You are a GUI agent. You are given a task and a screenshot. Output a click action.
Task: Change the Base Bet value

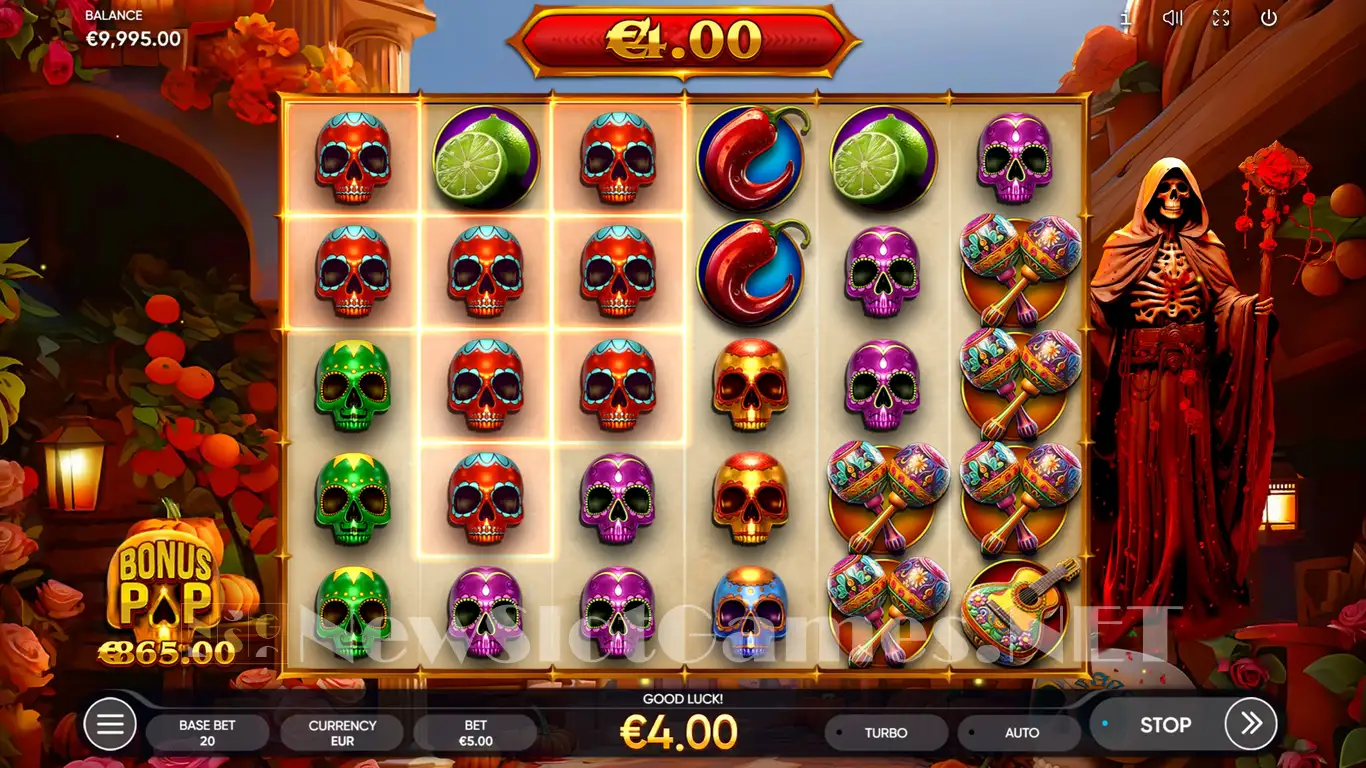(x=207, y=733)
